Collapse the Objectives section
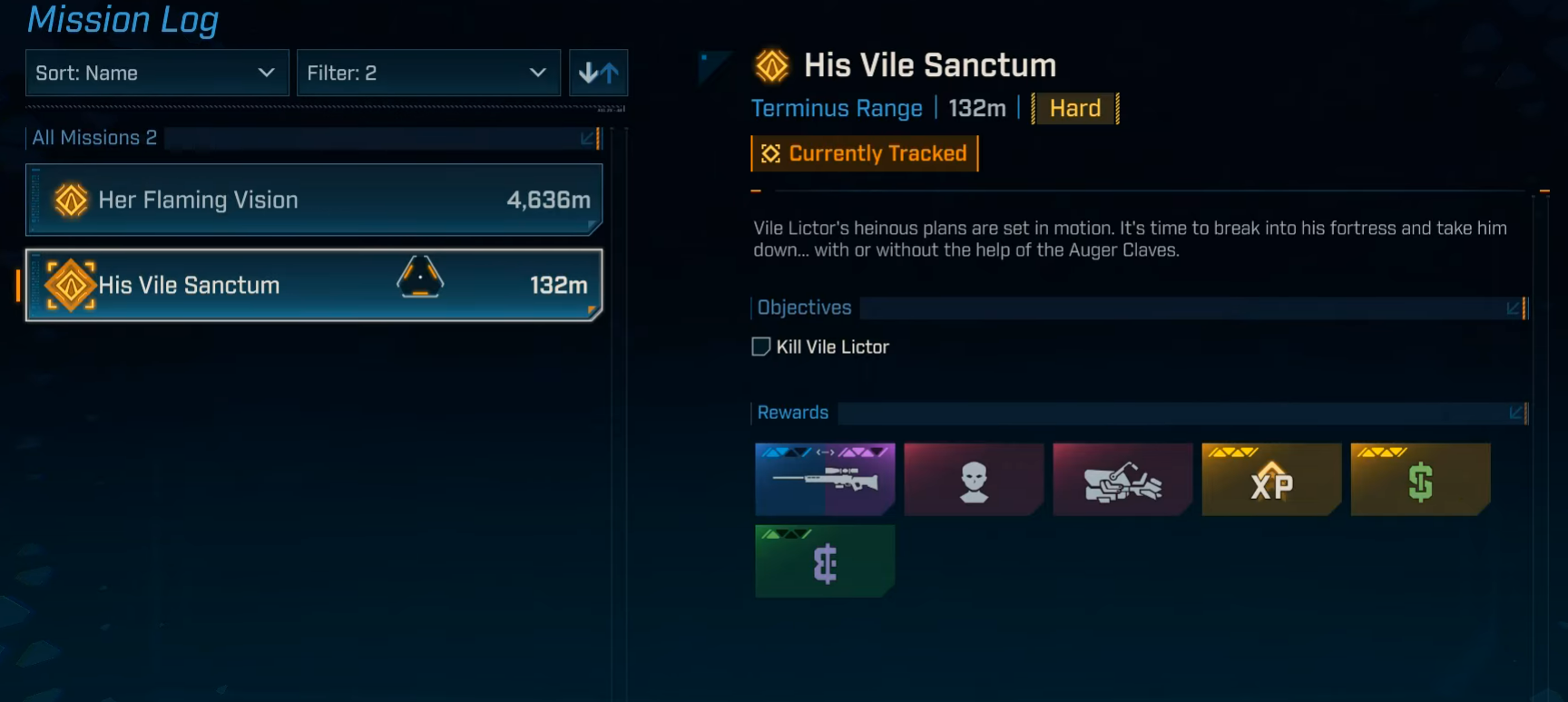1568x702 pixels. (x=1514, y=308)
